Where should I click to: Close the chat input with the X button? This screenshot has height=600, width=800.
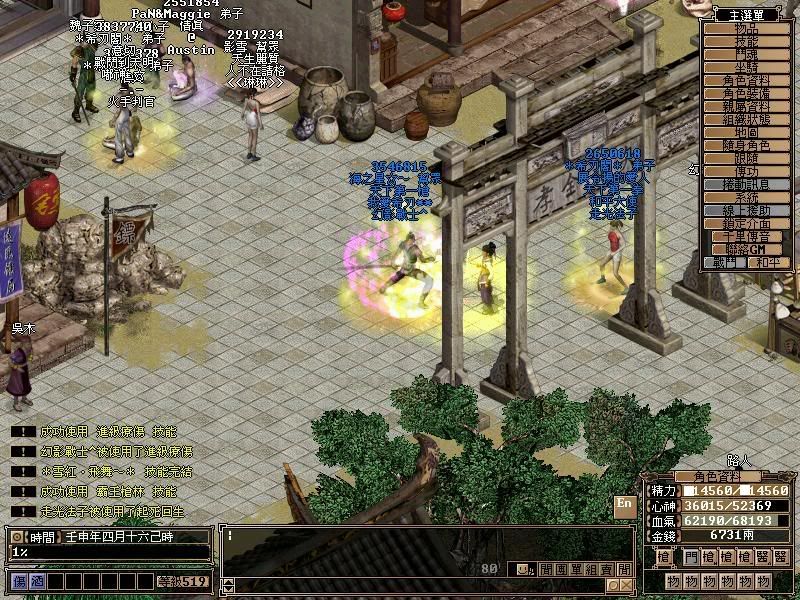coord(626,585)
